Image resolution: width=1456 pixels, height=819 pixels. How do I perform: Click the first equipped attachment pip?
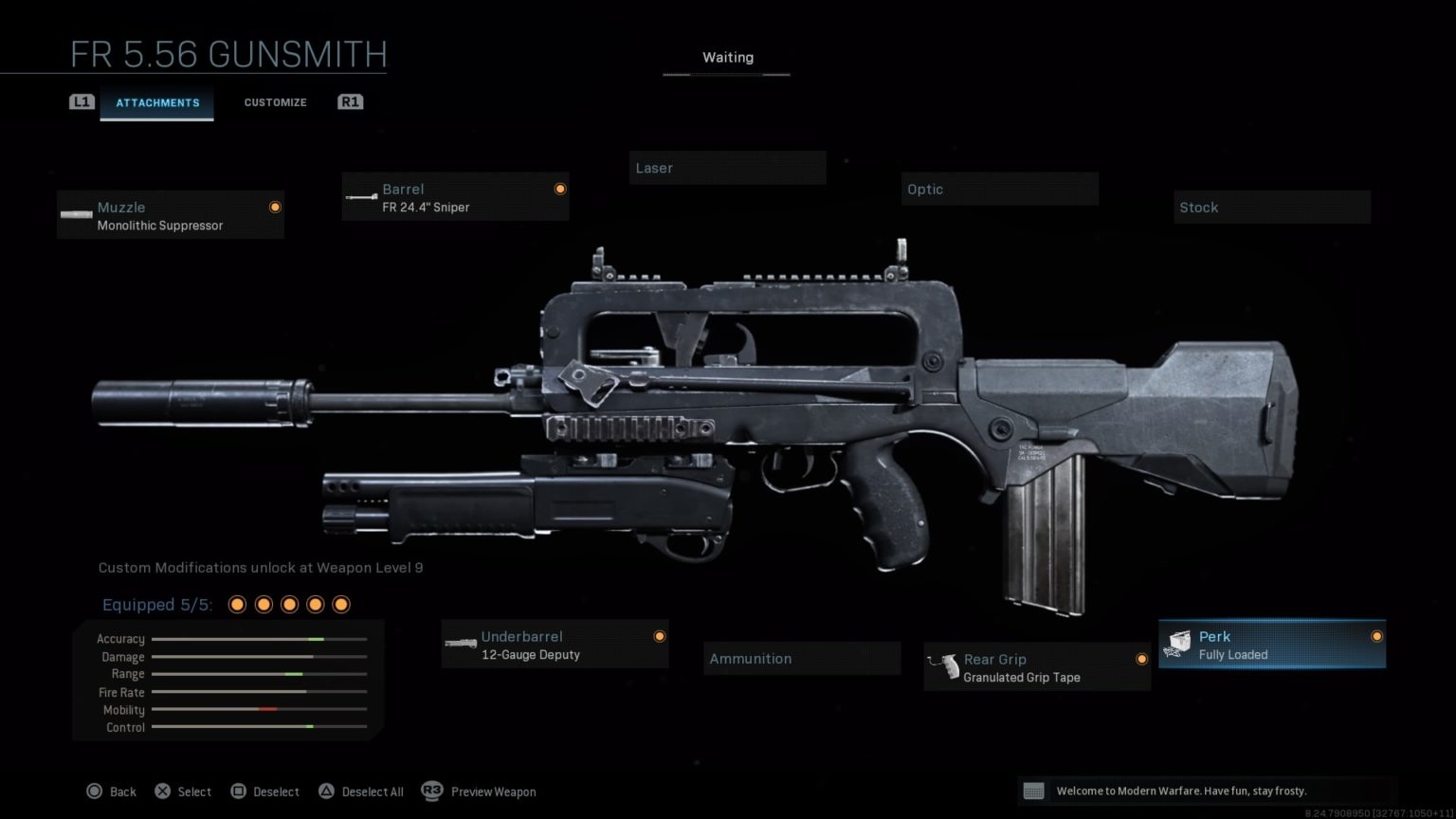[237, 604]
